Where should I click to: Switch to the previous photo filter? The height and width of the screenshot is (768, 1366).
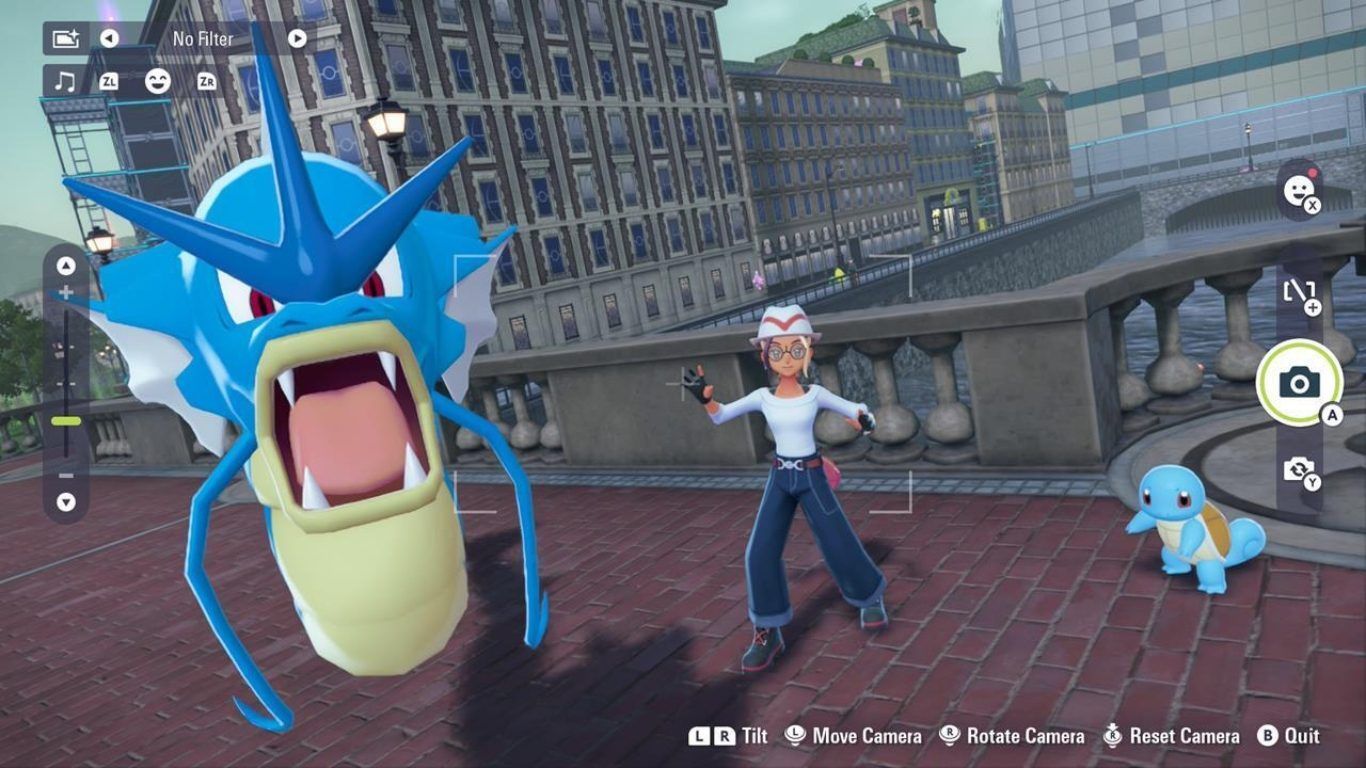(x=109, y=38)
